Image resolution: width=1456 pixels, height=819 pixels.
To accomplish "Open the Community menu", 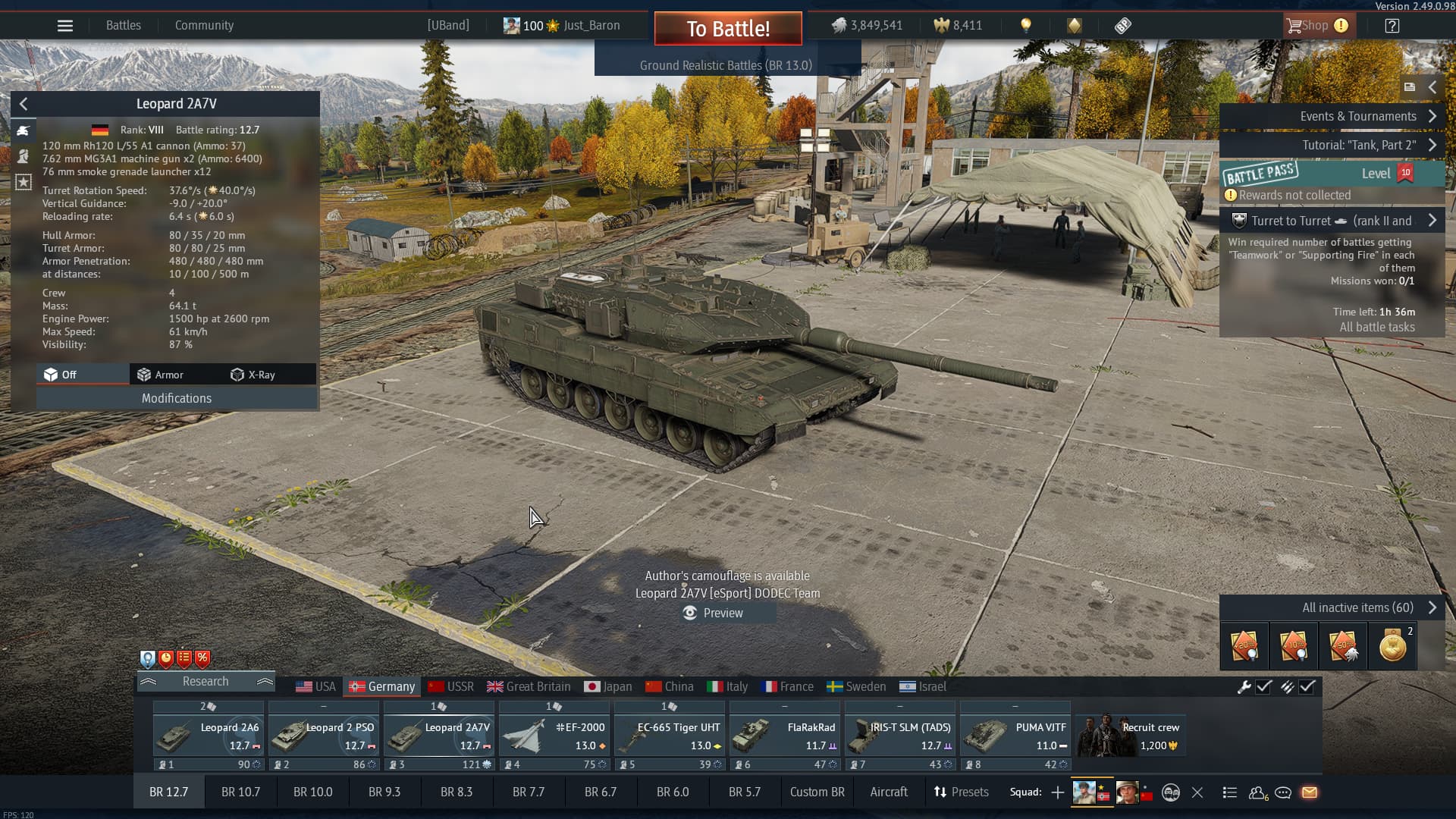I will (204, 26).
